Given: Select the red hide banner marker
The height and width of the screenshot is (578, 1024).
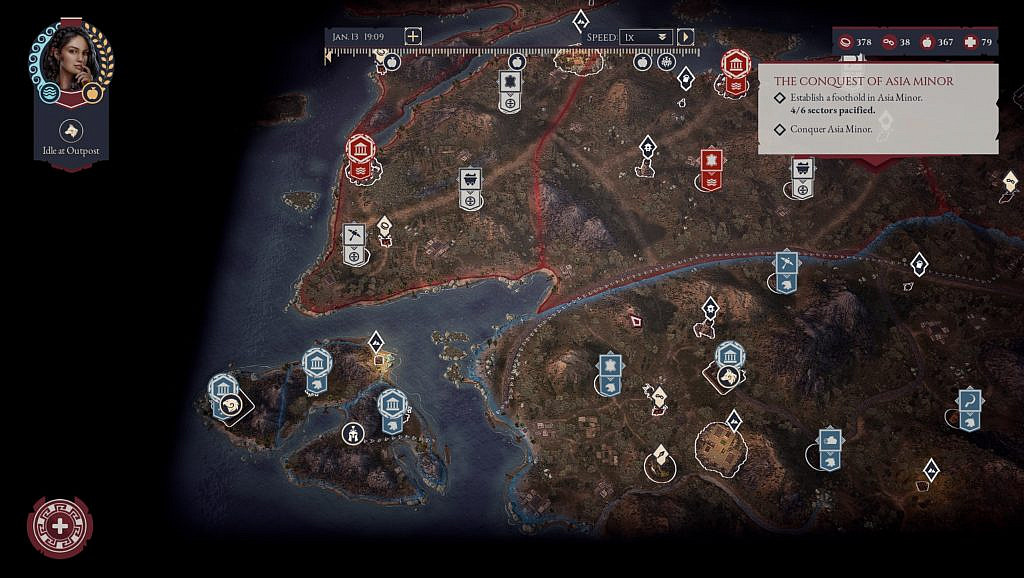Looking at the screenshot, I should 710,161.
